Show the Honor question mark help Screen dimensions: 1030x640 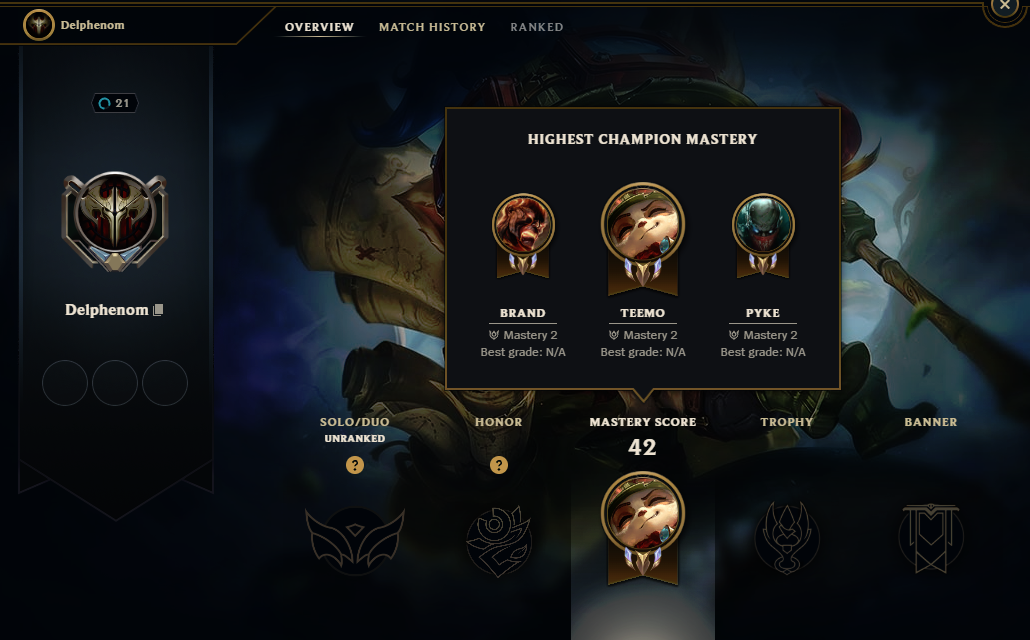coord(499,465)
